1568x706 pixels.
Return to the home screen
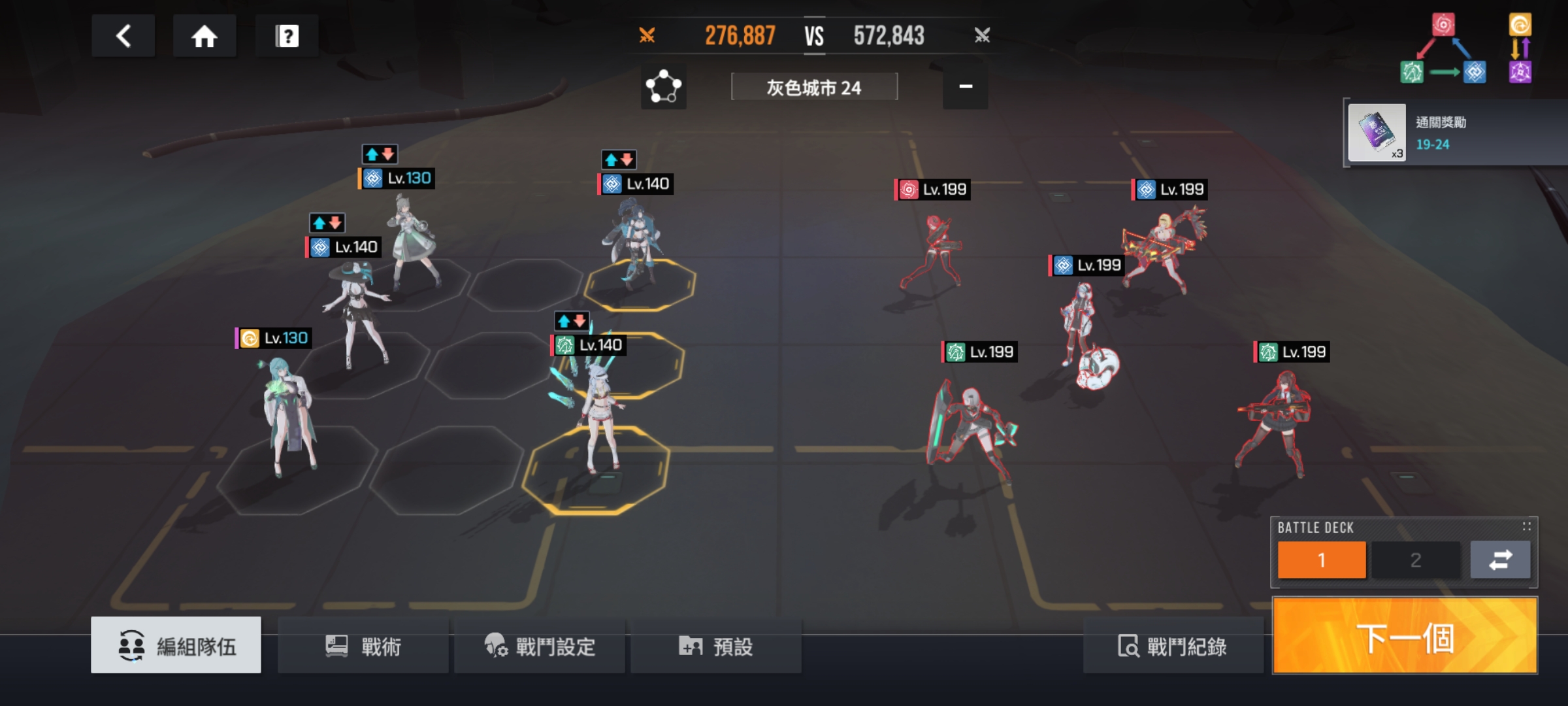point(204,36)
